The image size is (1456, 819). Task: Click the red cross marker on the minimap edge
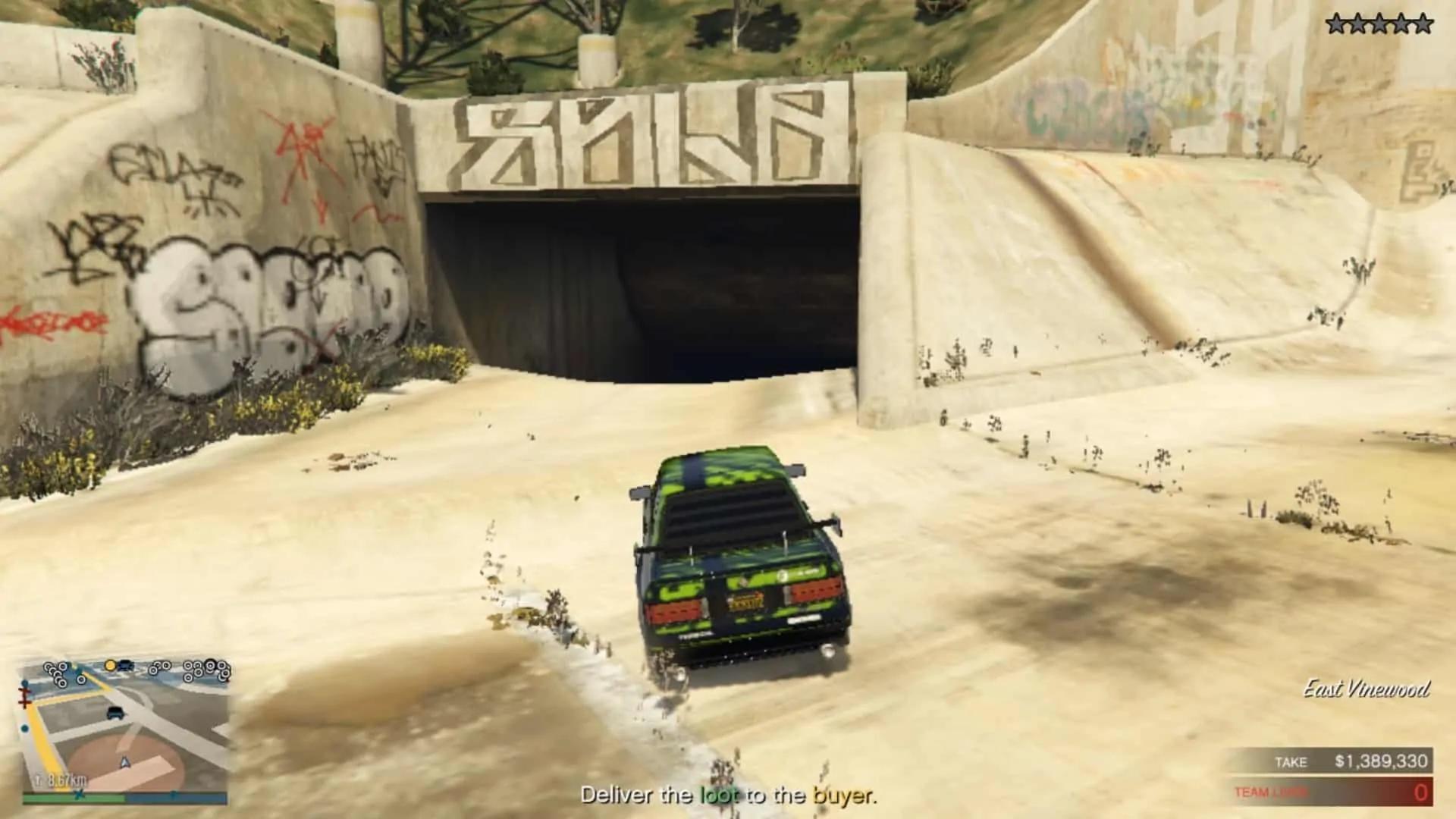[x=26, y=697]
